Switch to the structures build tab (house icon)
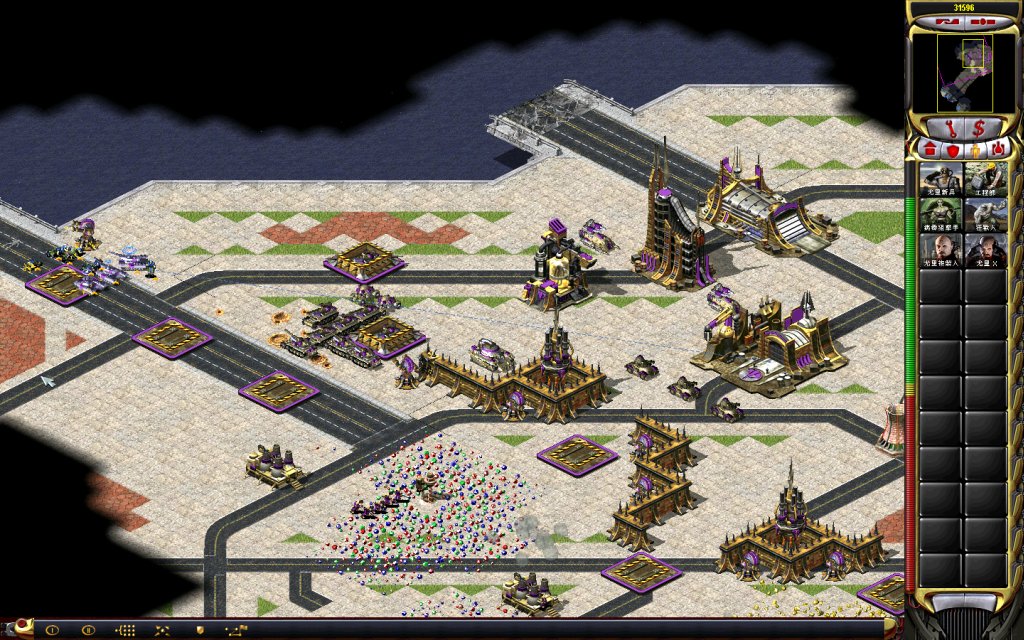Screen dimensions: 1024x640 pos(929,150)
